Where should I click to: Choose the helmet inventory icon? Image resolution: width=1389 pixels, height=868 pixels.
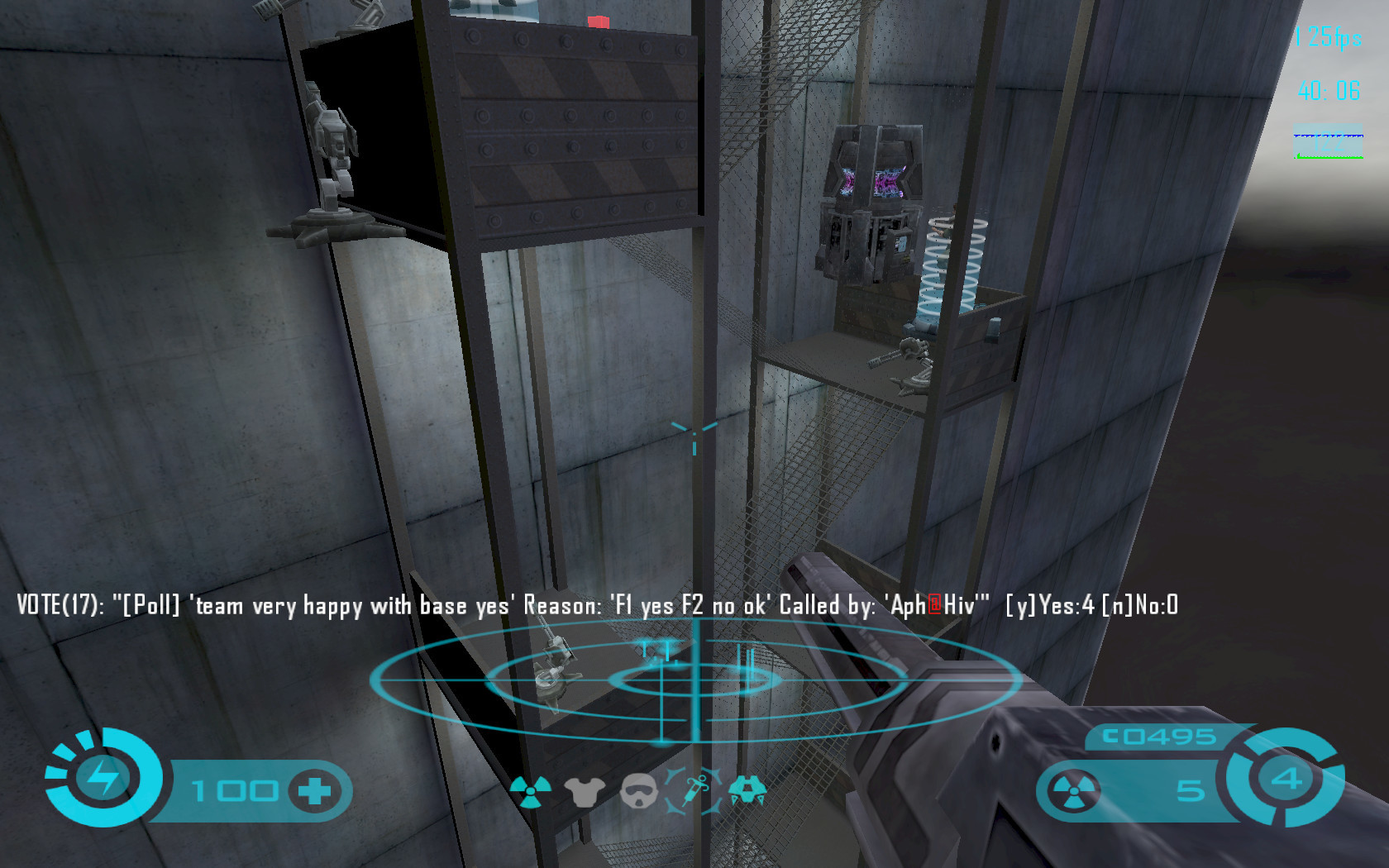point(637,791)
